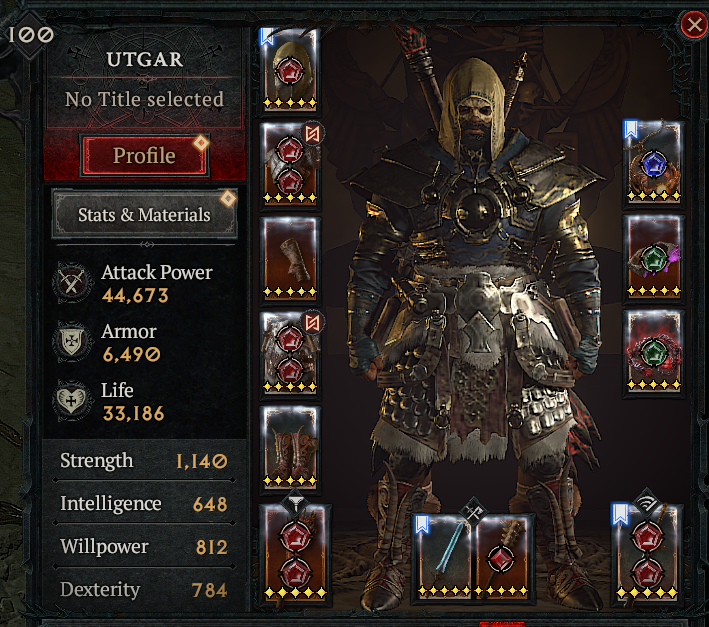Select the ring with purple glow
Image resolution: width=709 pixels, height=627 pixels.
[x=653, y=257]
